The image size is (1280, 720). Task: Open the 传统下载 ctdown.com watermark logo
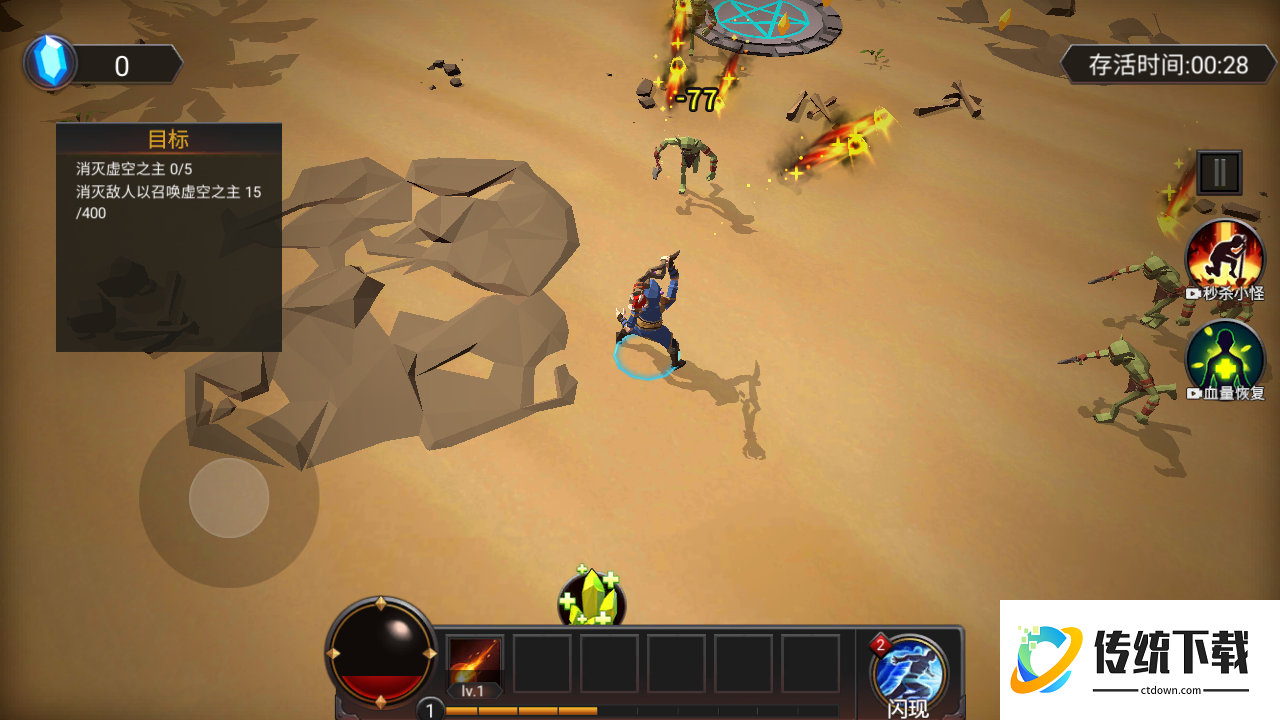[1140, 660]
